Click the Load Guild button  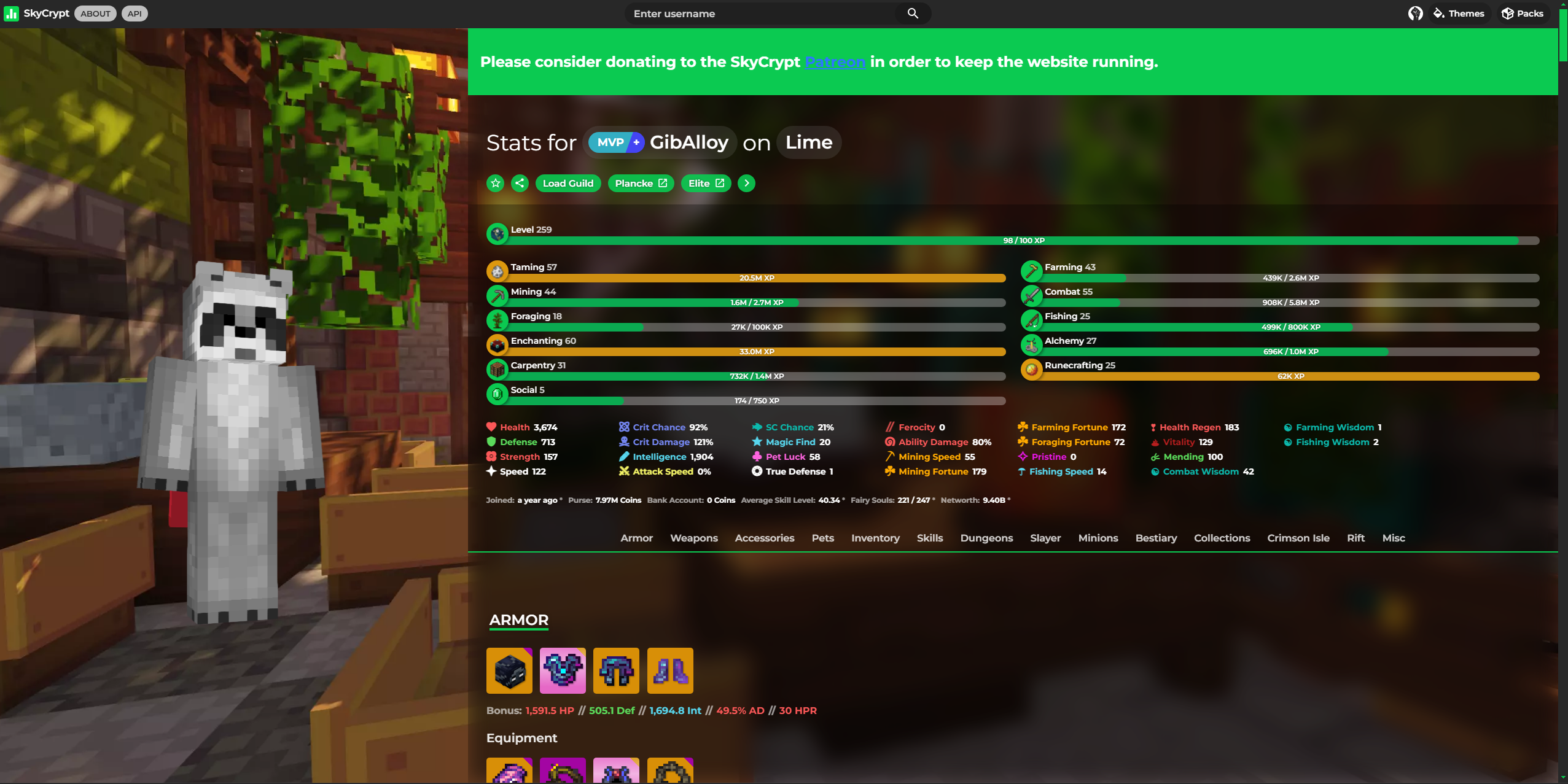click(568, 183)
